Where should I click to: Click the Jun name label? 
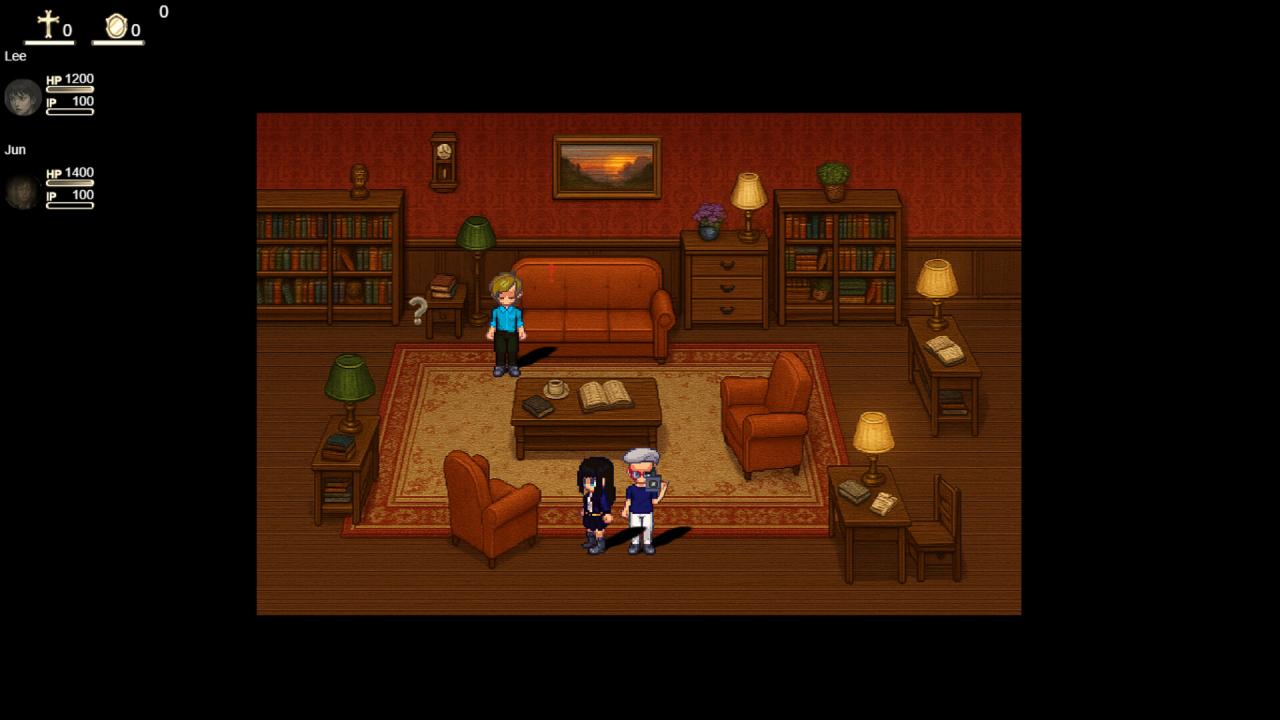pos(15,149)
